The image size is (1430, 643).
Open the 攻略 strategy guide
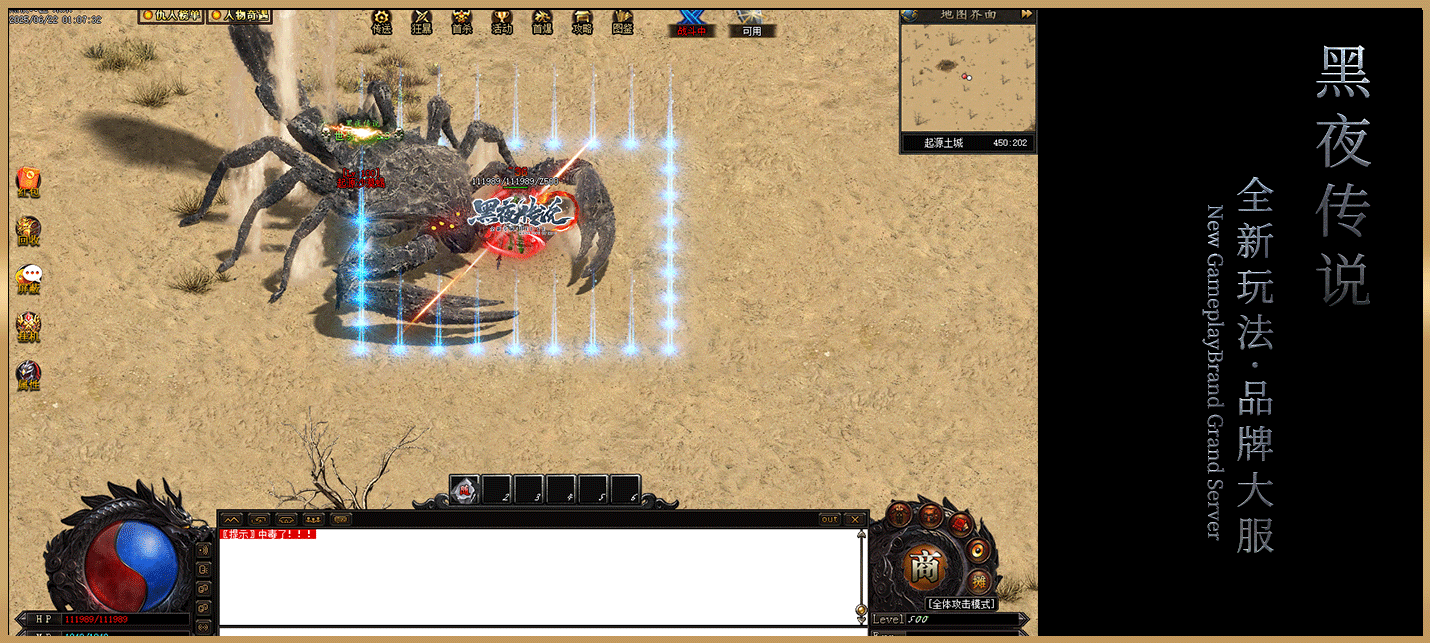click(582, 22)
